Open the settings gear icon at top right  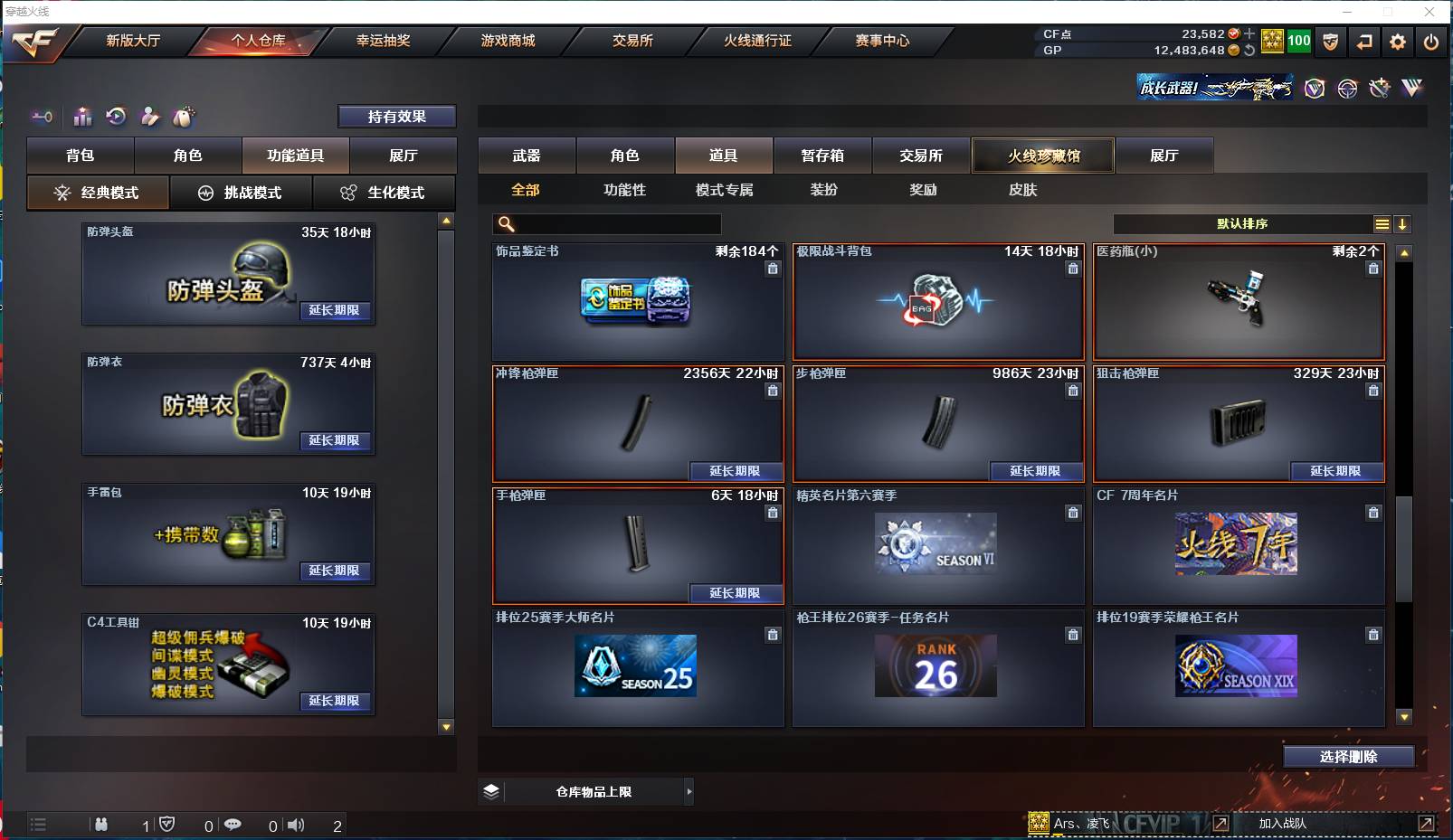[1397, 42]
